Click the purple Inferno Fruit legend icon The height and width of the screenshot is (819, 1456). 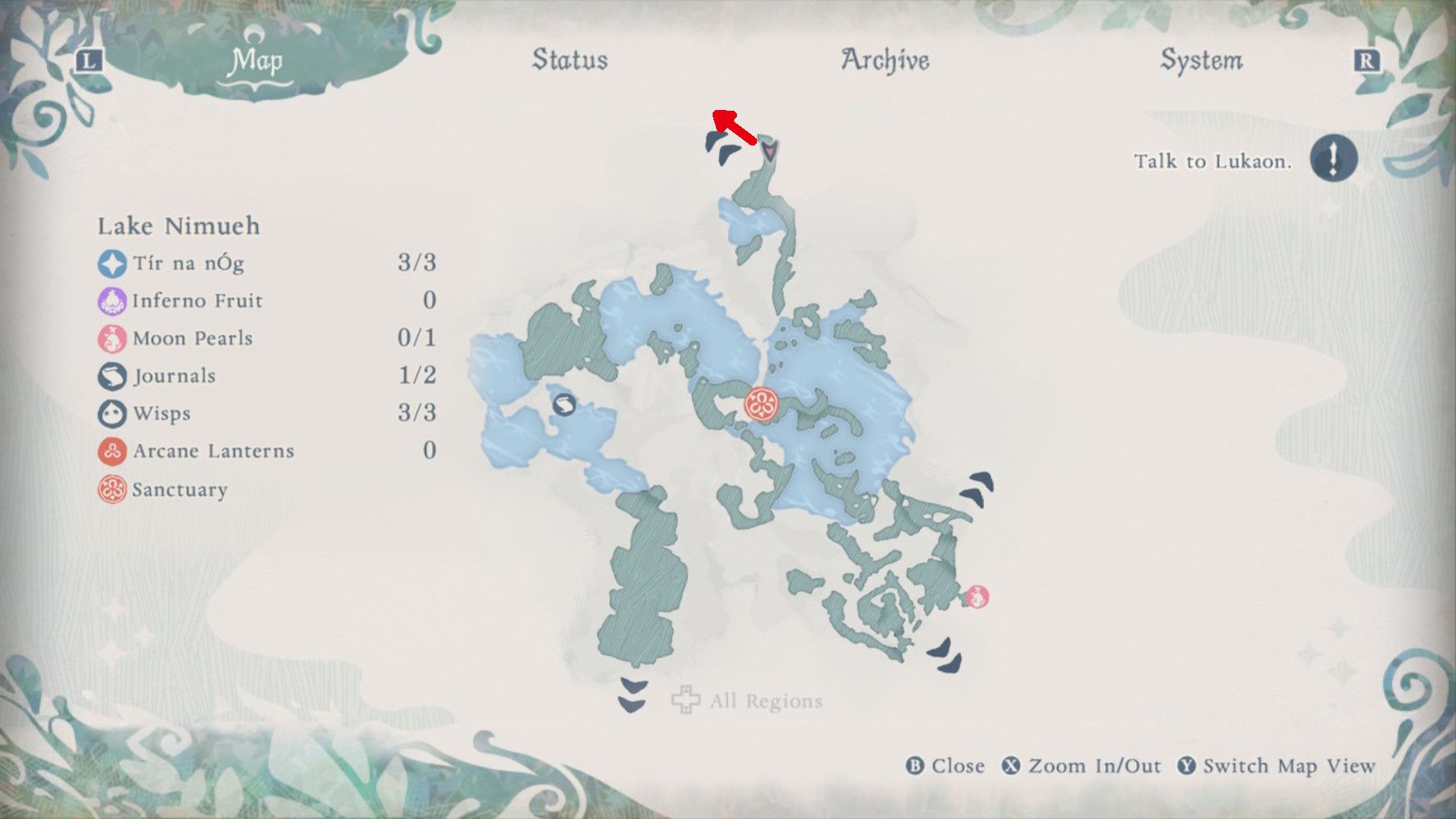coord(111,300)
